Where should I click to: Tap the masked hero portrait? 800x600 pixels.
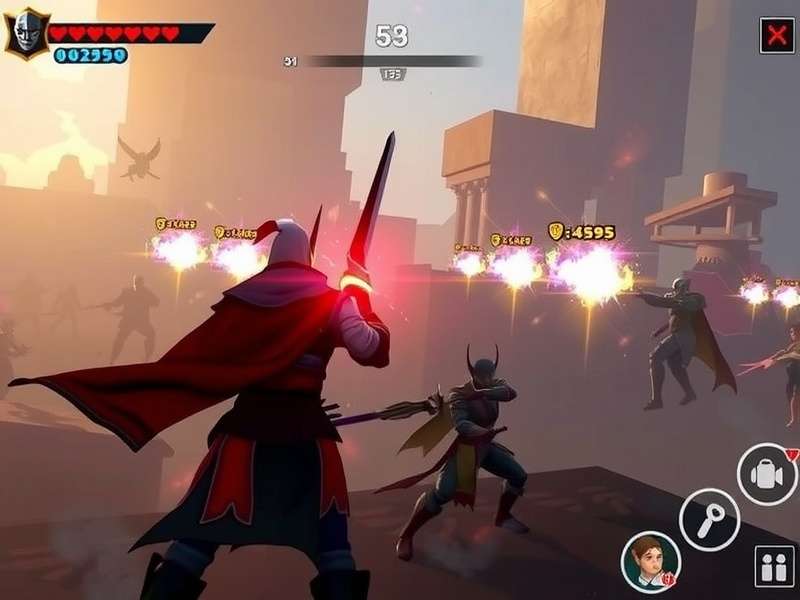pos(26,35)
